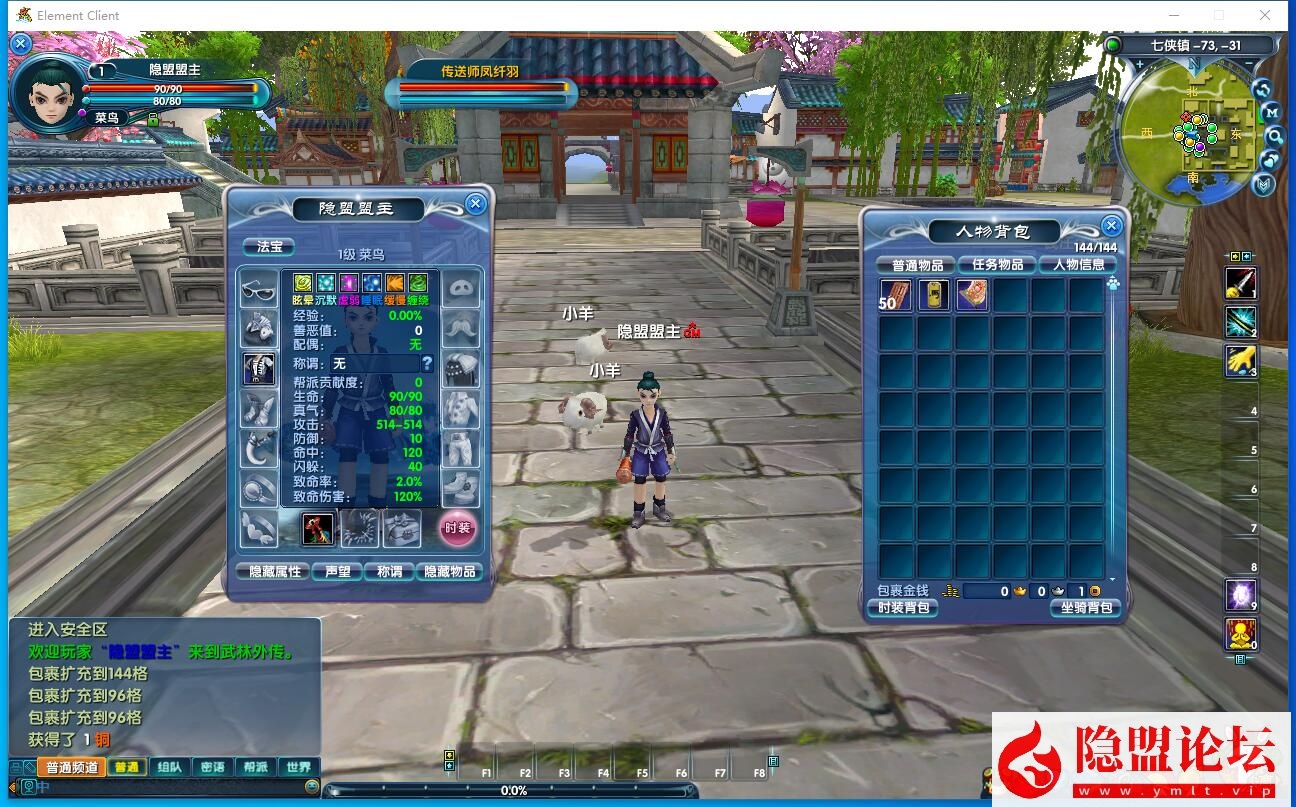Screen dimensions: 1296x807
Task: Close the 人物背包 inventory window
Action: (x=1110, y=225)
